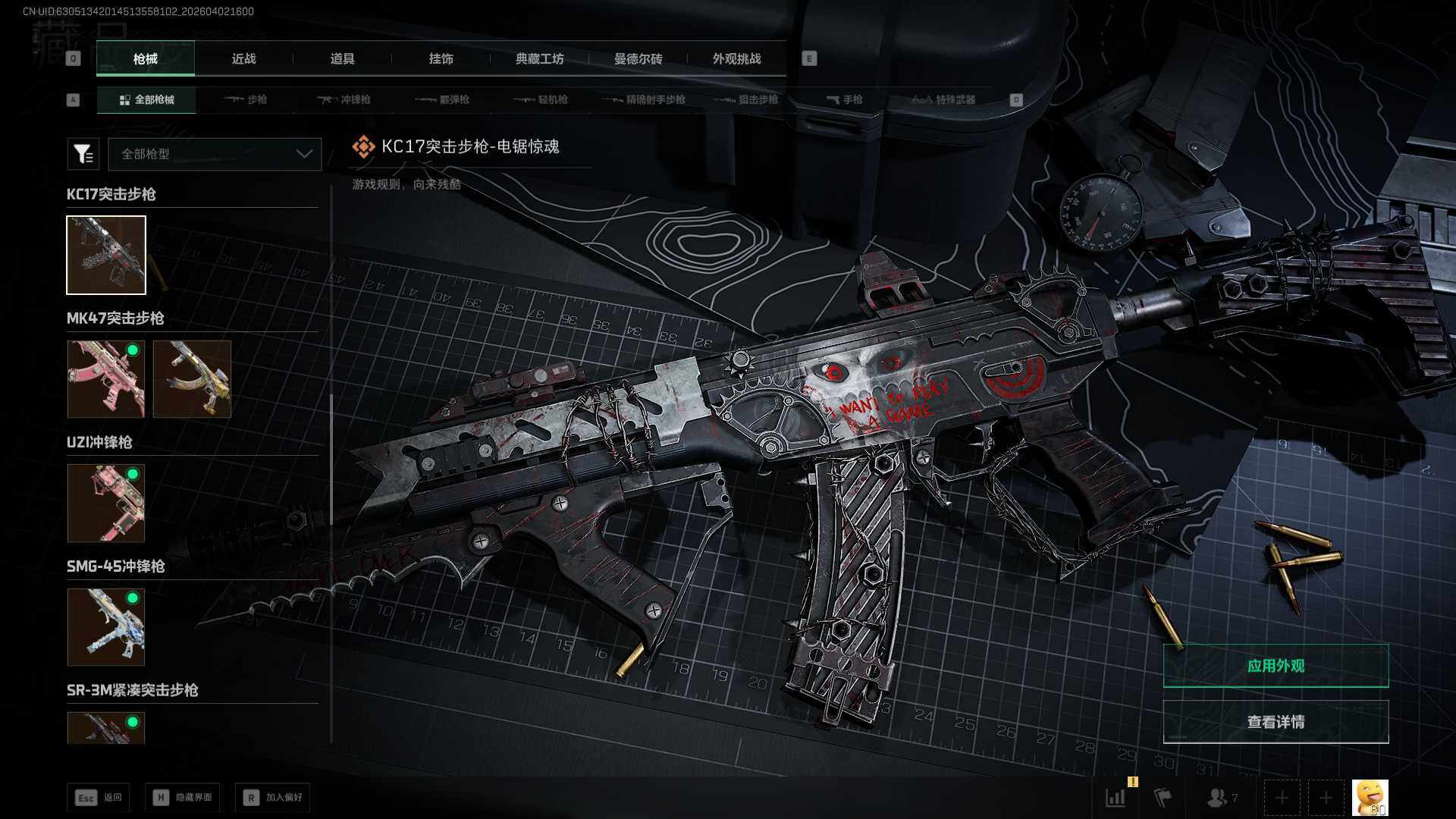Screen dimensions: 1456x819
Task: Go to the 典藏工坊 workshop tab
Action: [539, 58]
